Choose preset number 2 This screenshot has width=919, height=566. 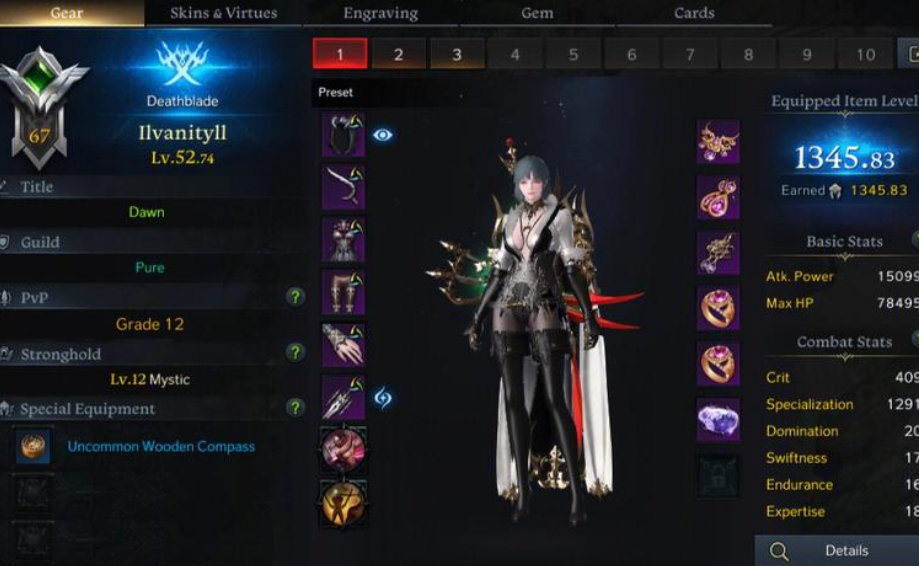tap(398, 54)
